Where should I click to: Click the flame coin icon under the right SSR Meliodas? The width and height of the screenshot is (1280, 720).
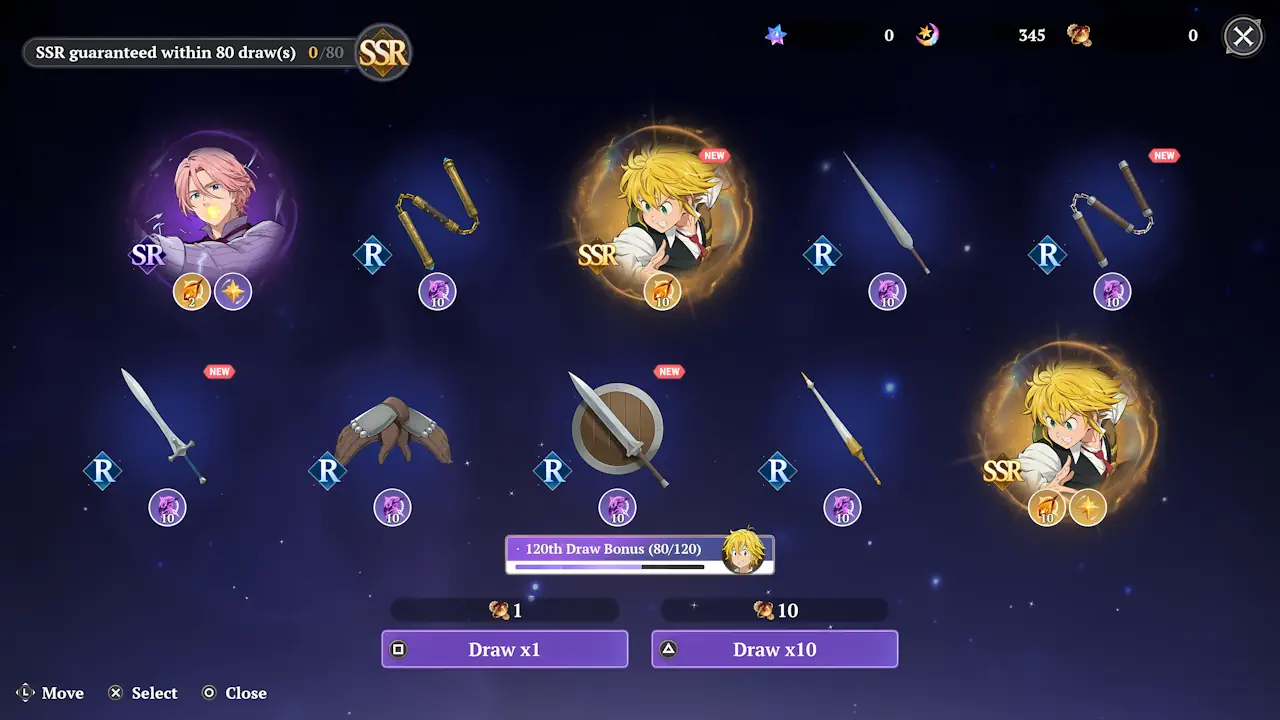[x=1047, y=508]
